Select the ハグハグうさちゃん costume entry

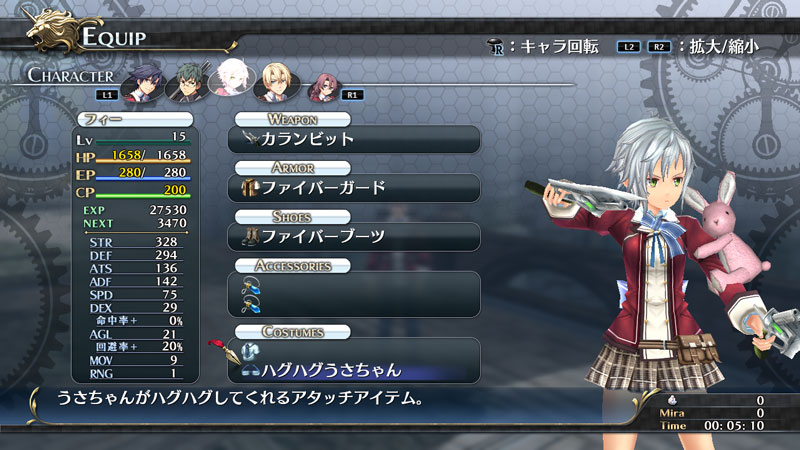point(355,370)
